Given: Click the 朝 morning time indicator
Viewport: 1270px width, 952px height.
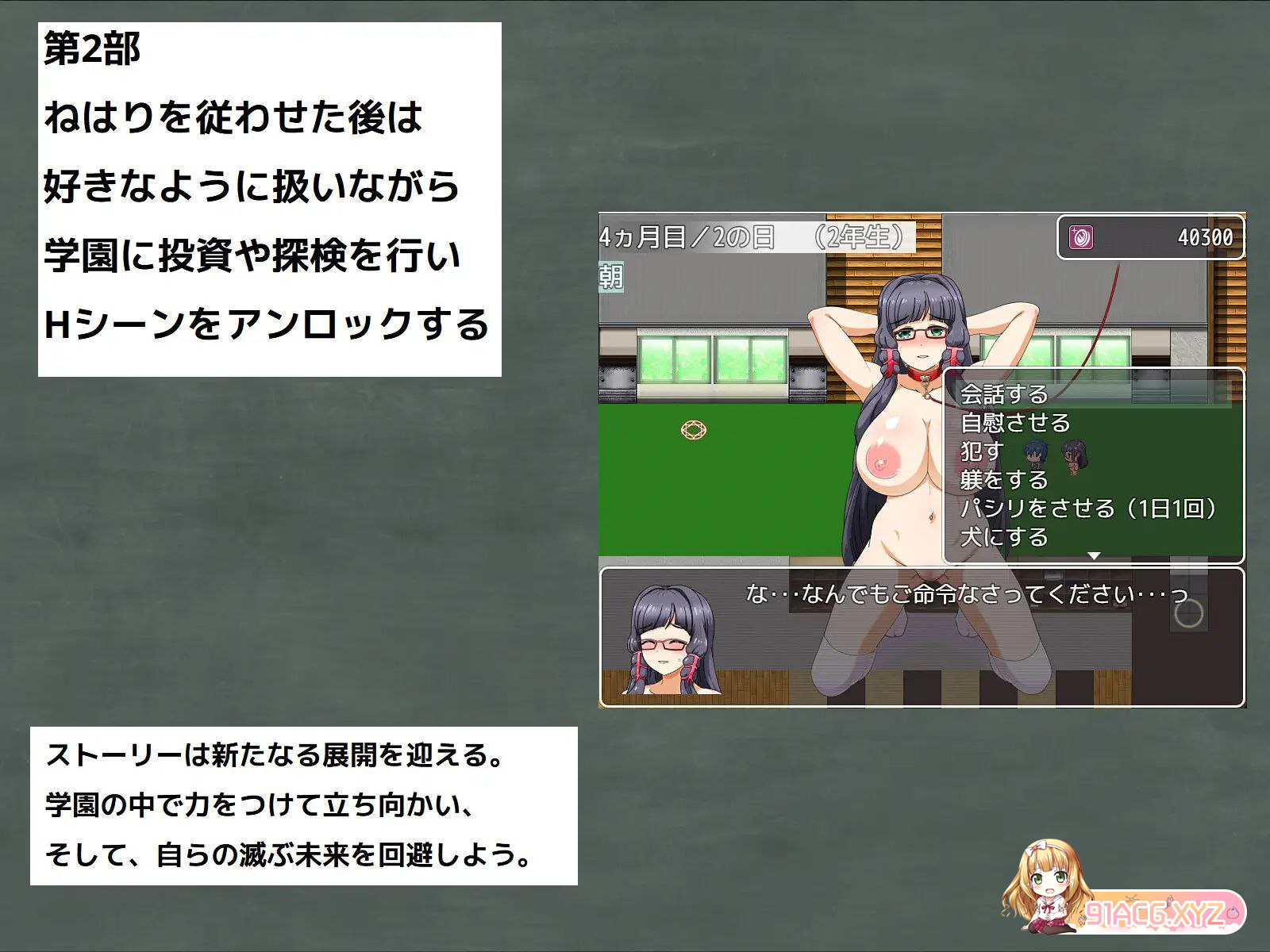Looking at the screenshot, I should point(611,278).
